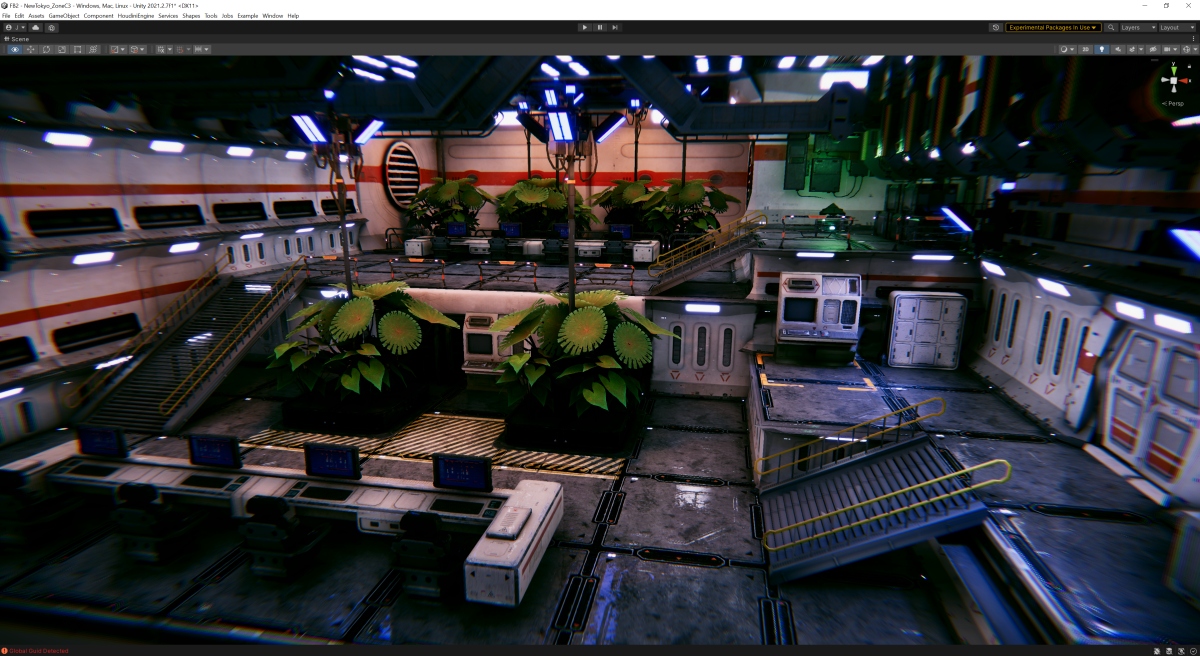
Task: Open the Experimental Packages In Use dropdown
Action: tap(1053, 27)
